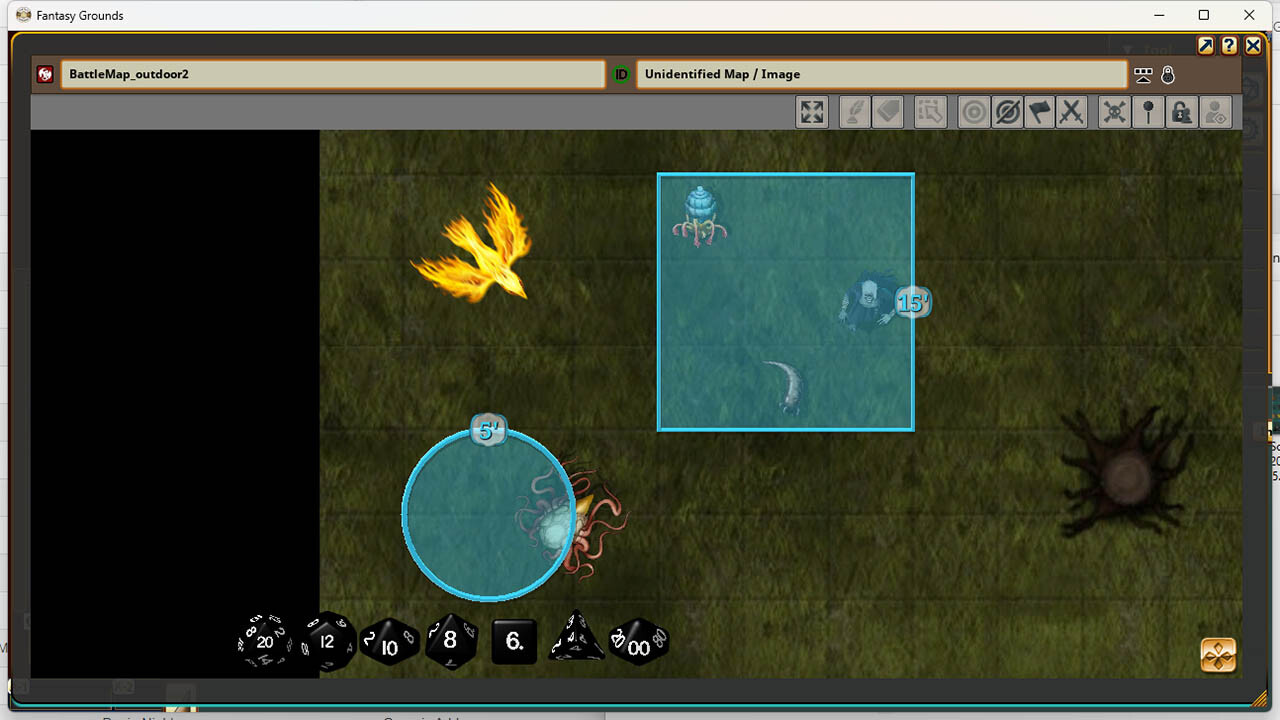Viewport: 1280px width, 720px height.
Task: Click the targeting reticle icon
Action: 973,112
